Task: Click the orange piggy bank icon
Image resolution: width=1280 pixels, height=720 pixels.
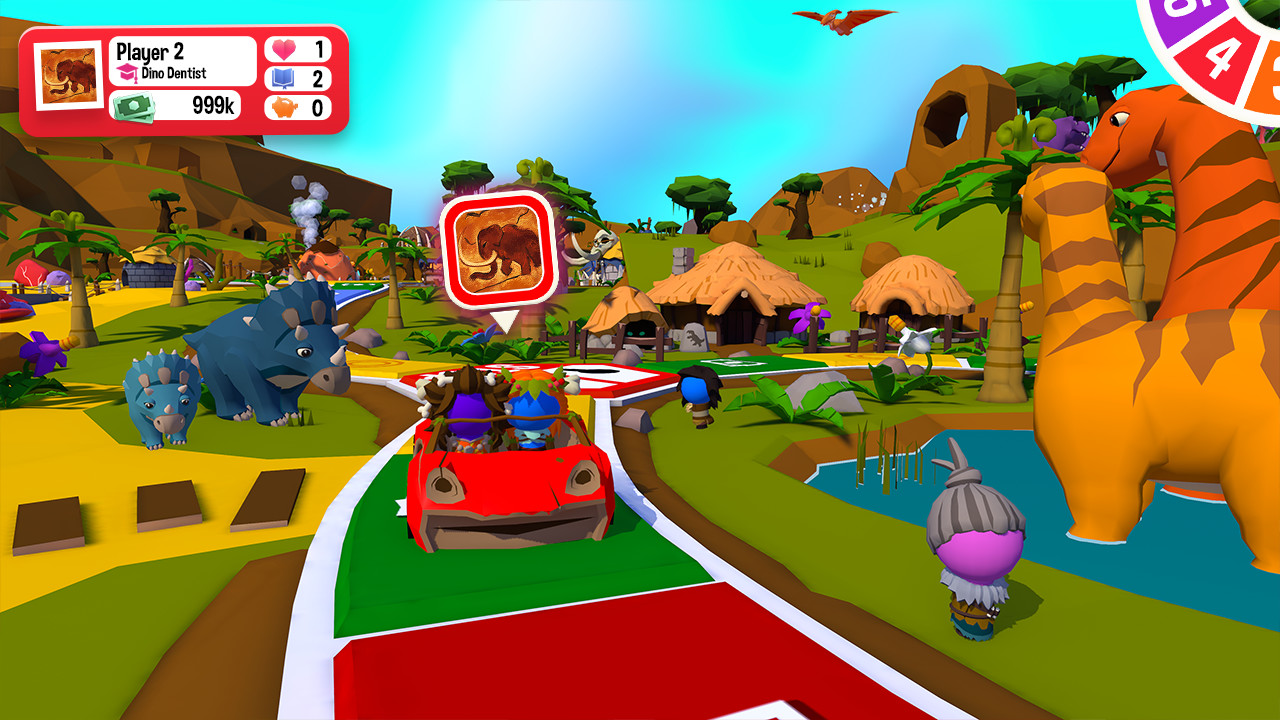Action: click(x=283, y=107)
